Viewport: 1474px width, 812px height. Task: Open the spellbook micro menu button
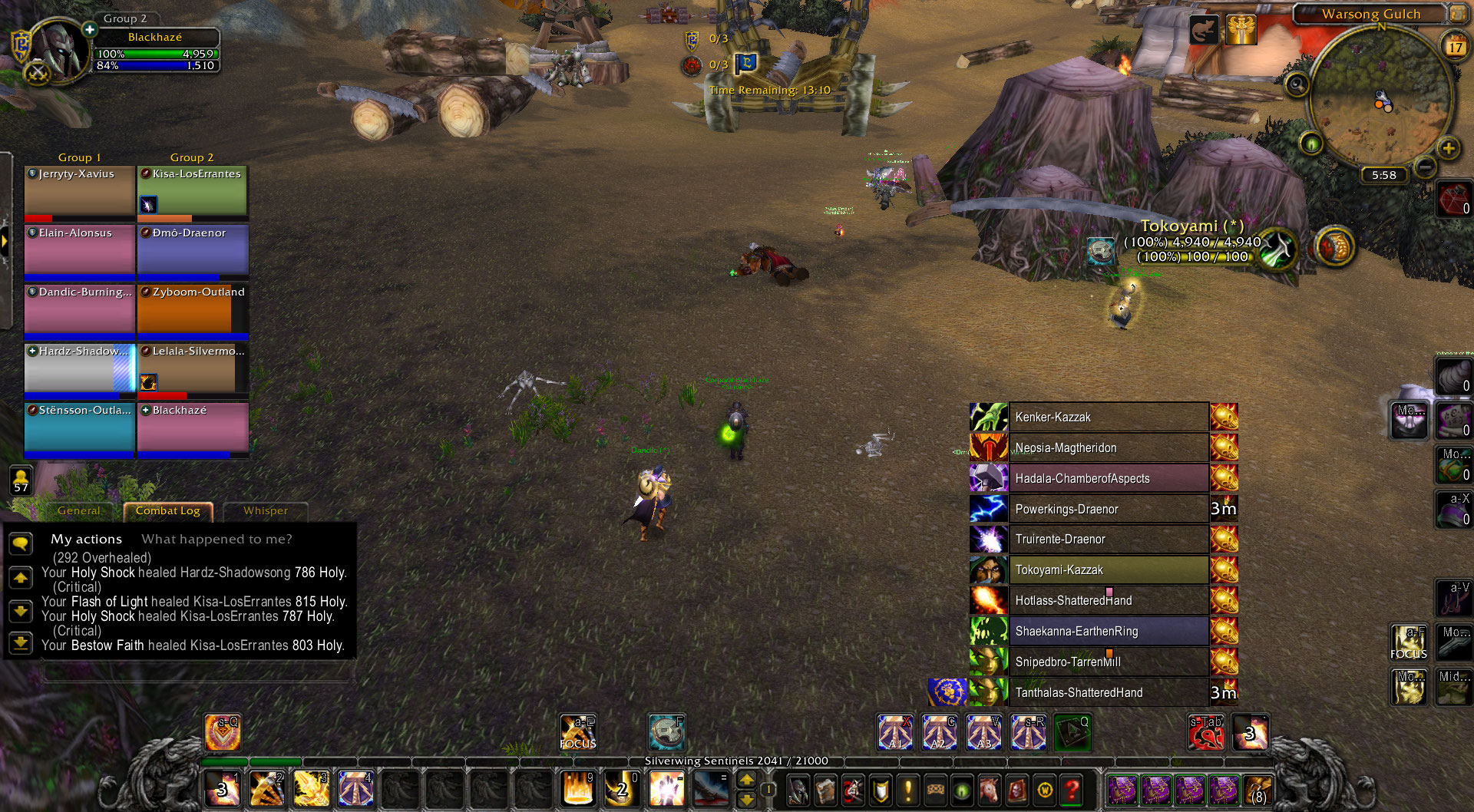(825, 790)
